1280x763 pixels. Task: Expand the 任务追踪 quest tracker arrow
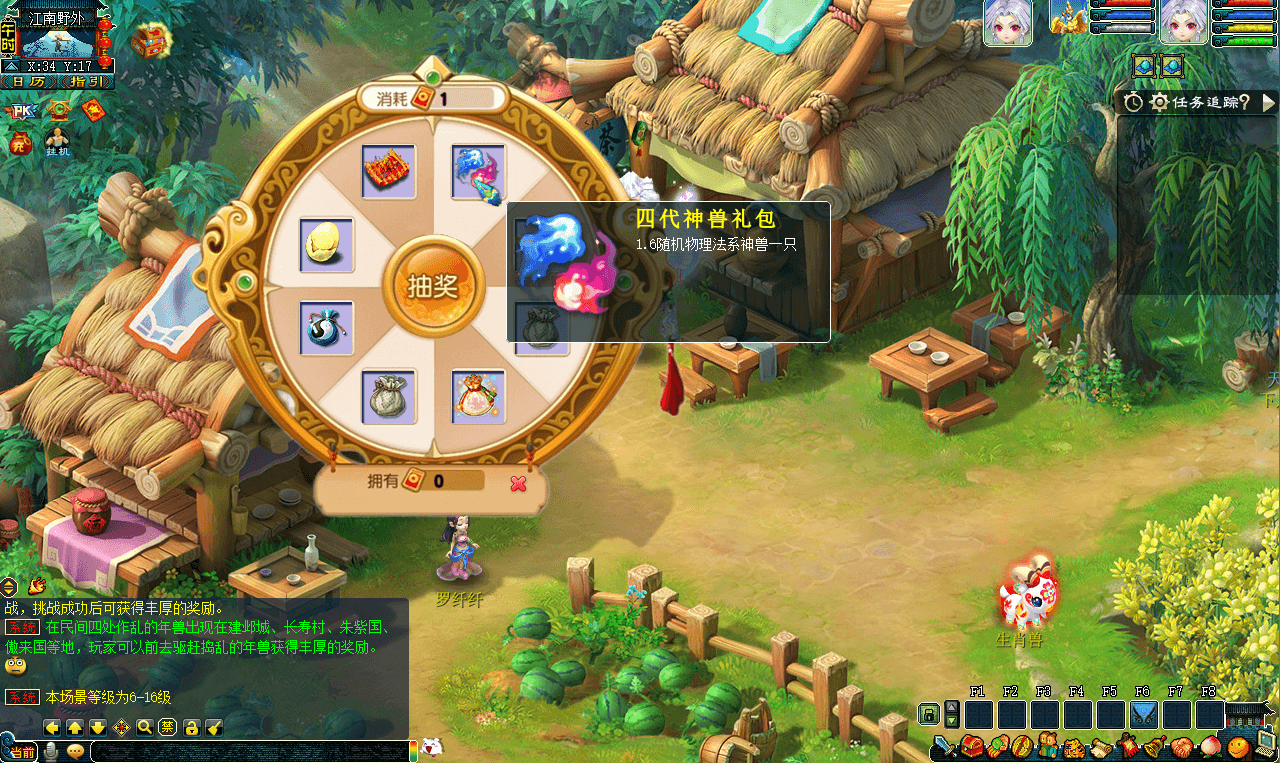(x=1268, y=102)
